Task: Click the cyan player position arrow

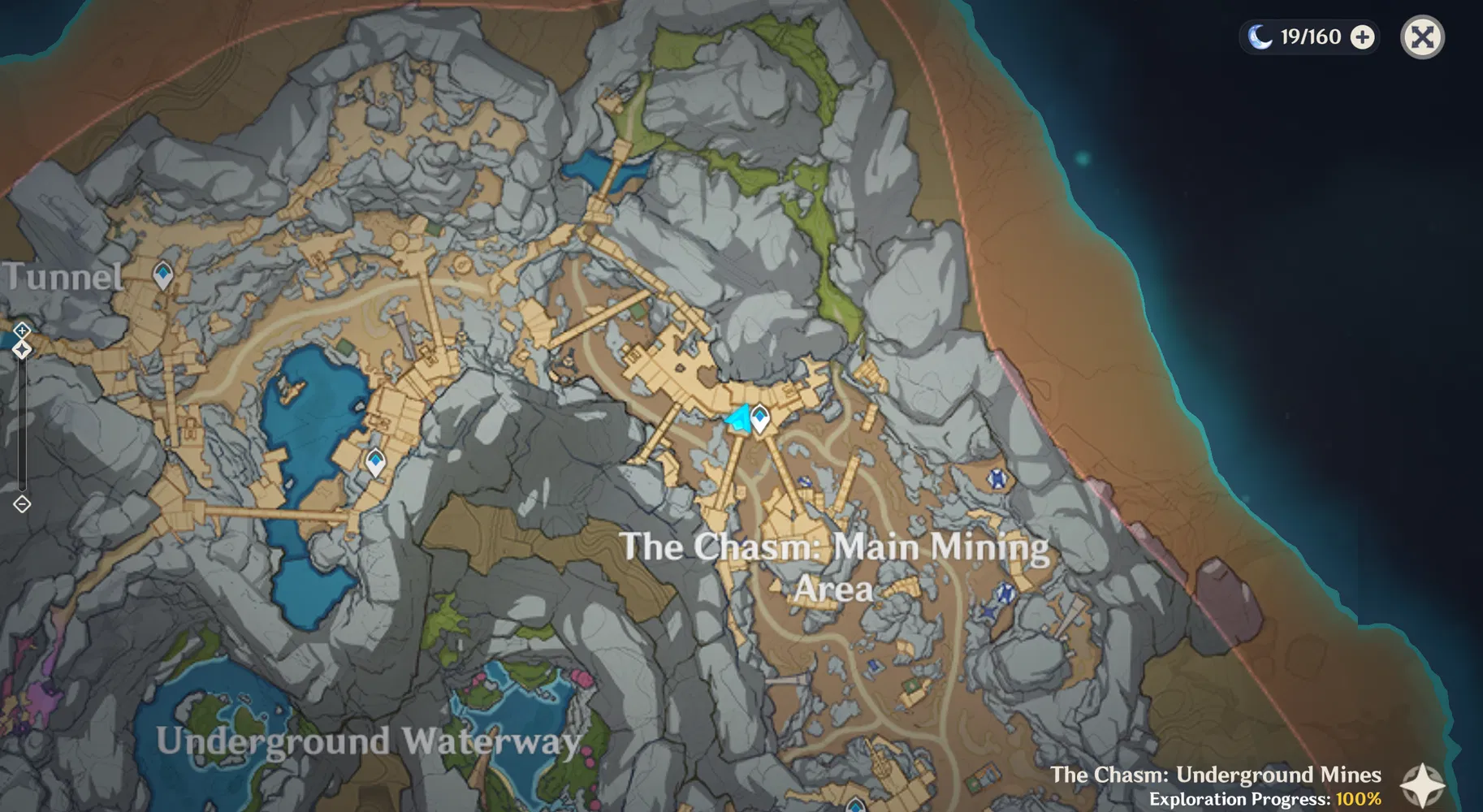Action: [x=737, y=418]
